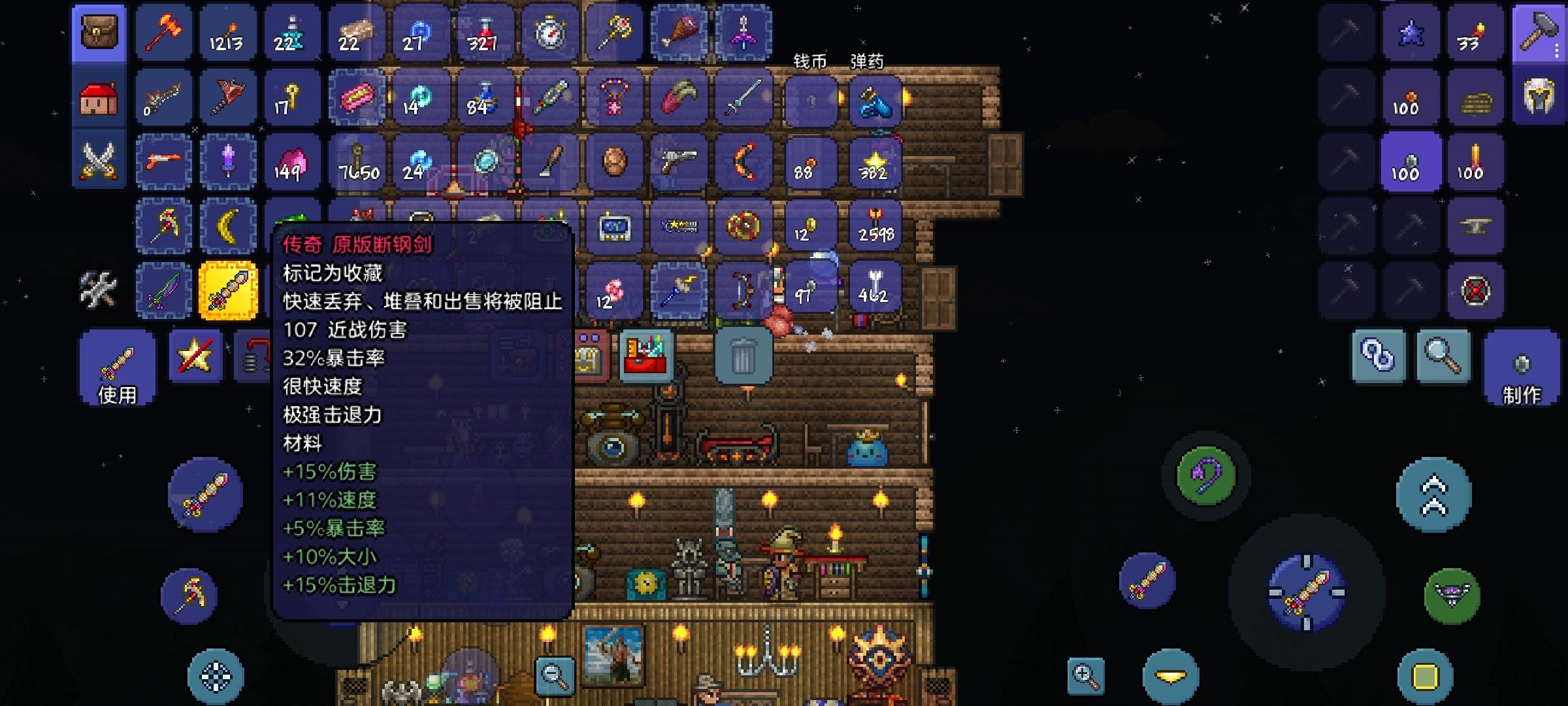This screenshot has width=1568, height=706.
Task: Select the highlighted yellow sword slot
Action: (x=228, y=290)
